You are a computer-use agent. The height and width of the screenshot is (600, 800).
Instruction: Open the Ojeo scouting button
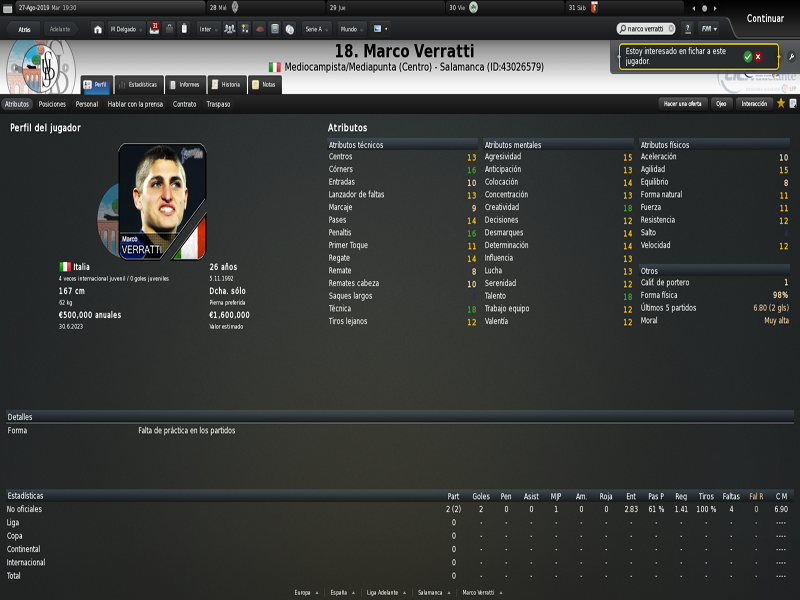tap(720, 104)
